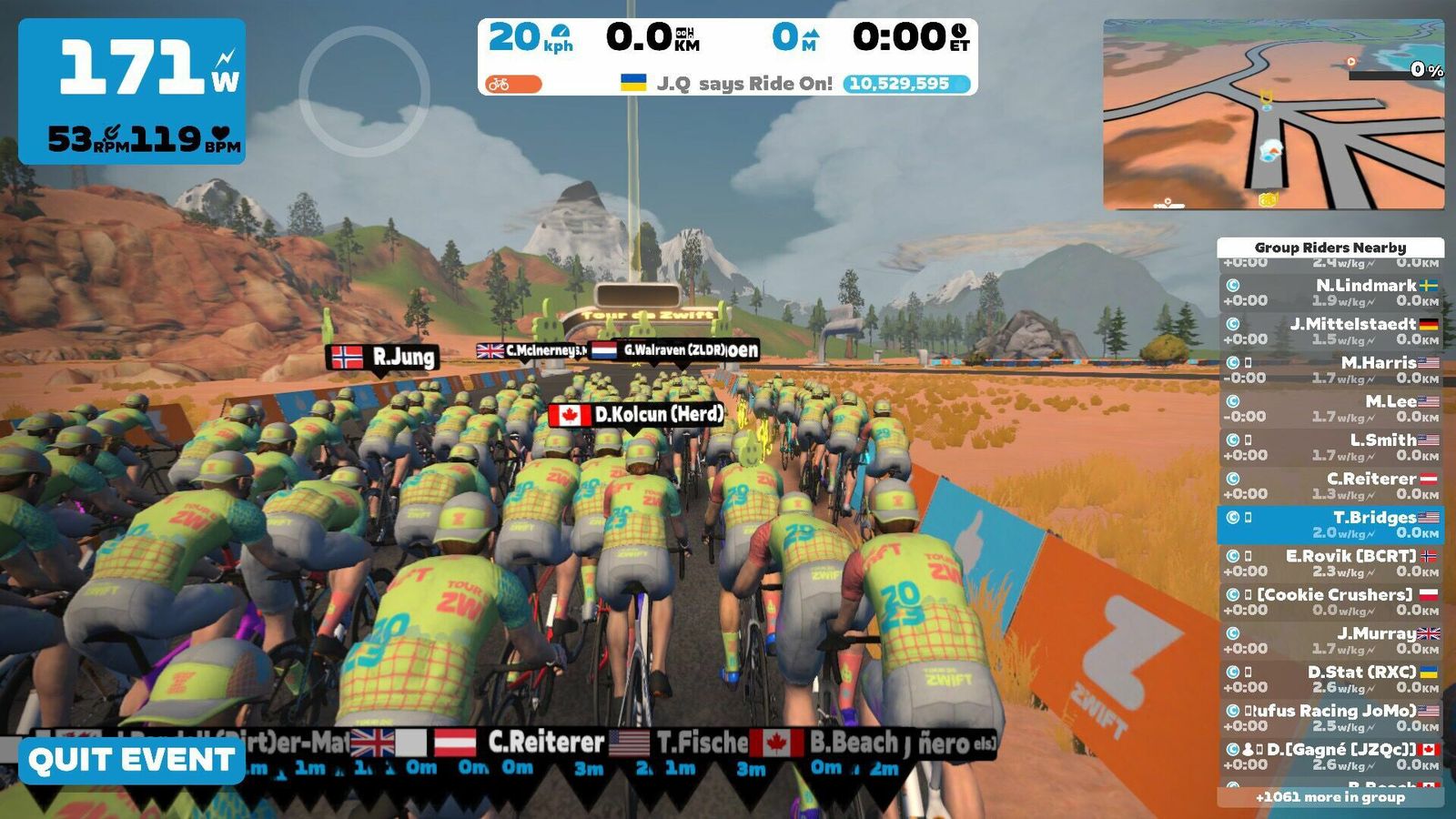Select the Rufus Racing JoMo rider row
Viewport: 1456px width, 819px height.
click(1330, 718)
